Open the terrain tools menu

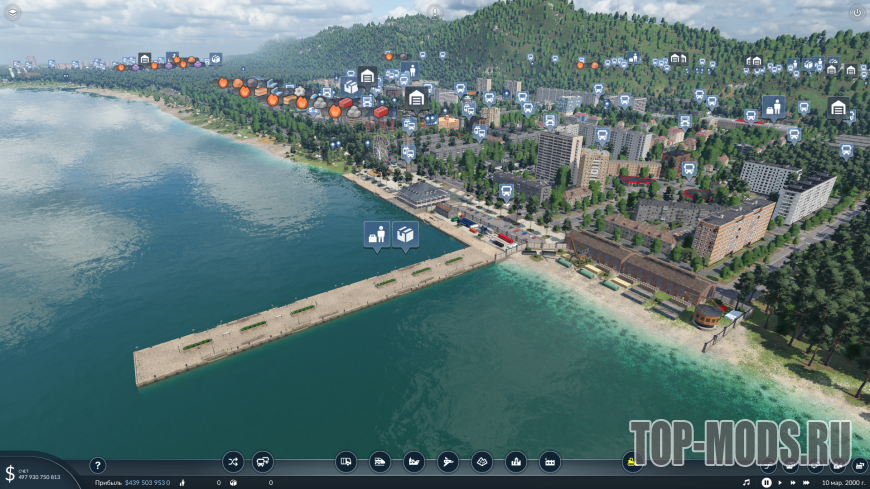point(482,461)
